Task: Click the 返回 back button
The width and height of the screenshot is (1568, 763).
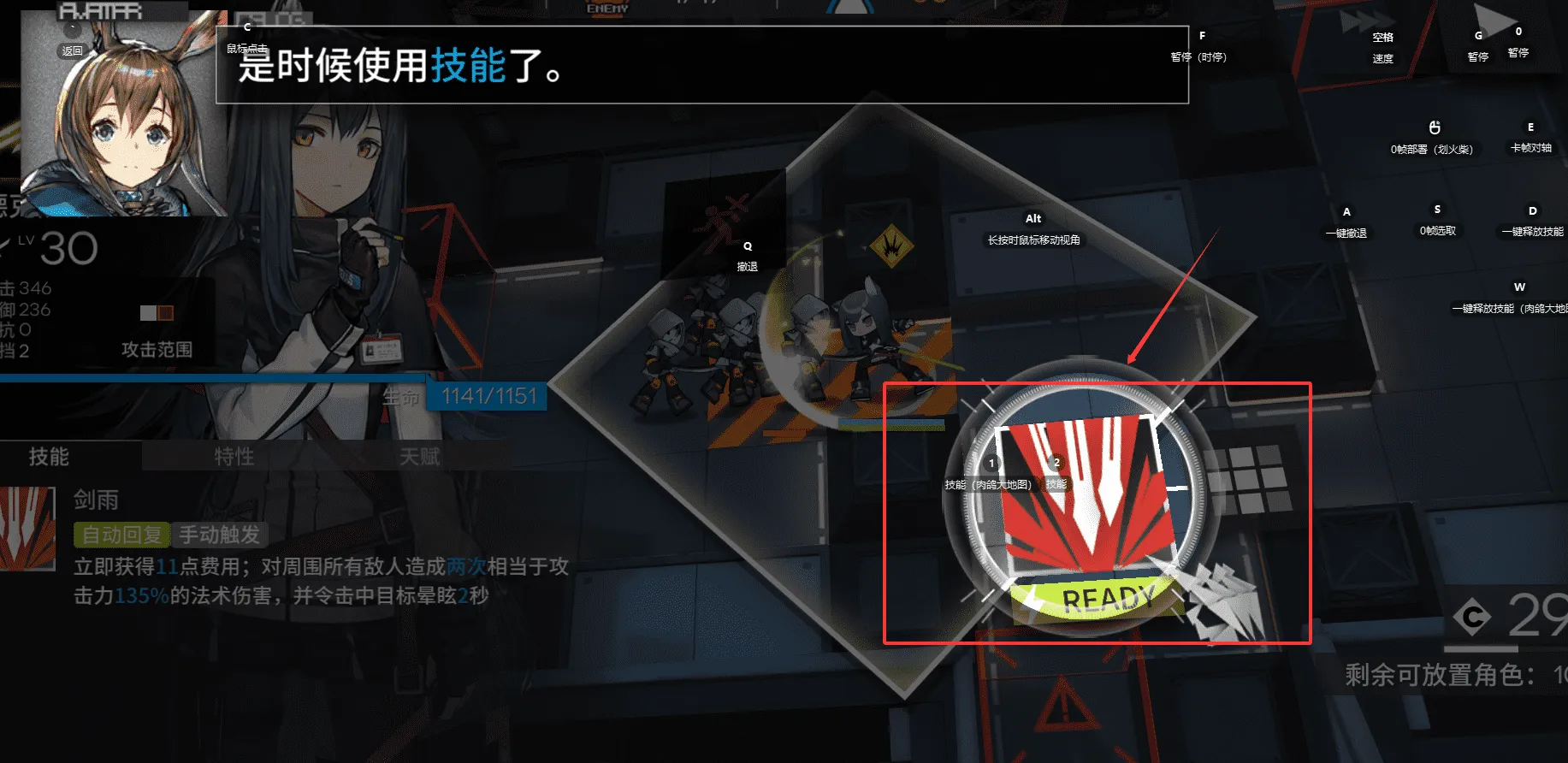Action: [x=73, y=50]
